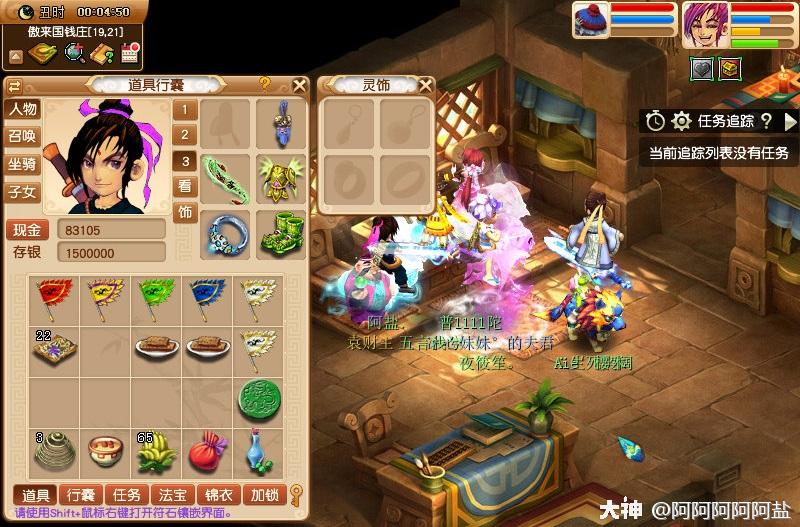Click the 加锁 lock button
800x527 pixels.
264,494
